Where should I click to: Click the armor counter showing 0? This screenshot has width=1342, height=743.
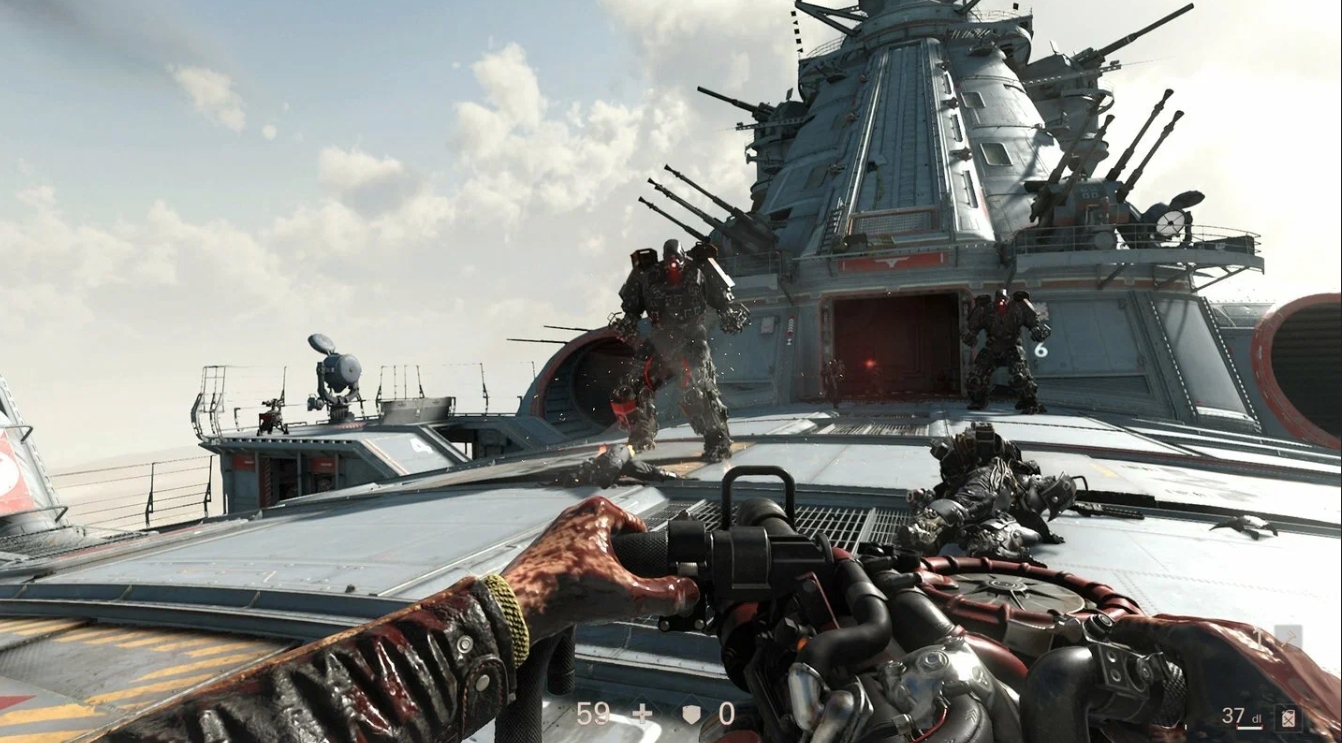click(x=727, y=715)
